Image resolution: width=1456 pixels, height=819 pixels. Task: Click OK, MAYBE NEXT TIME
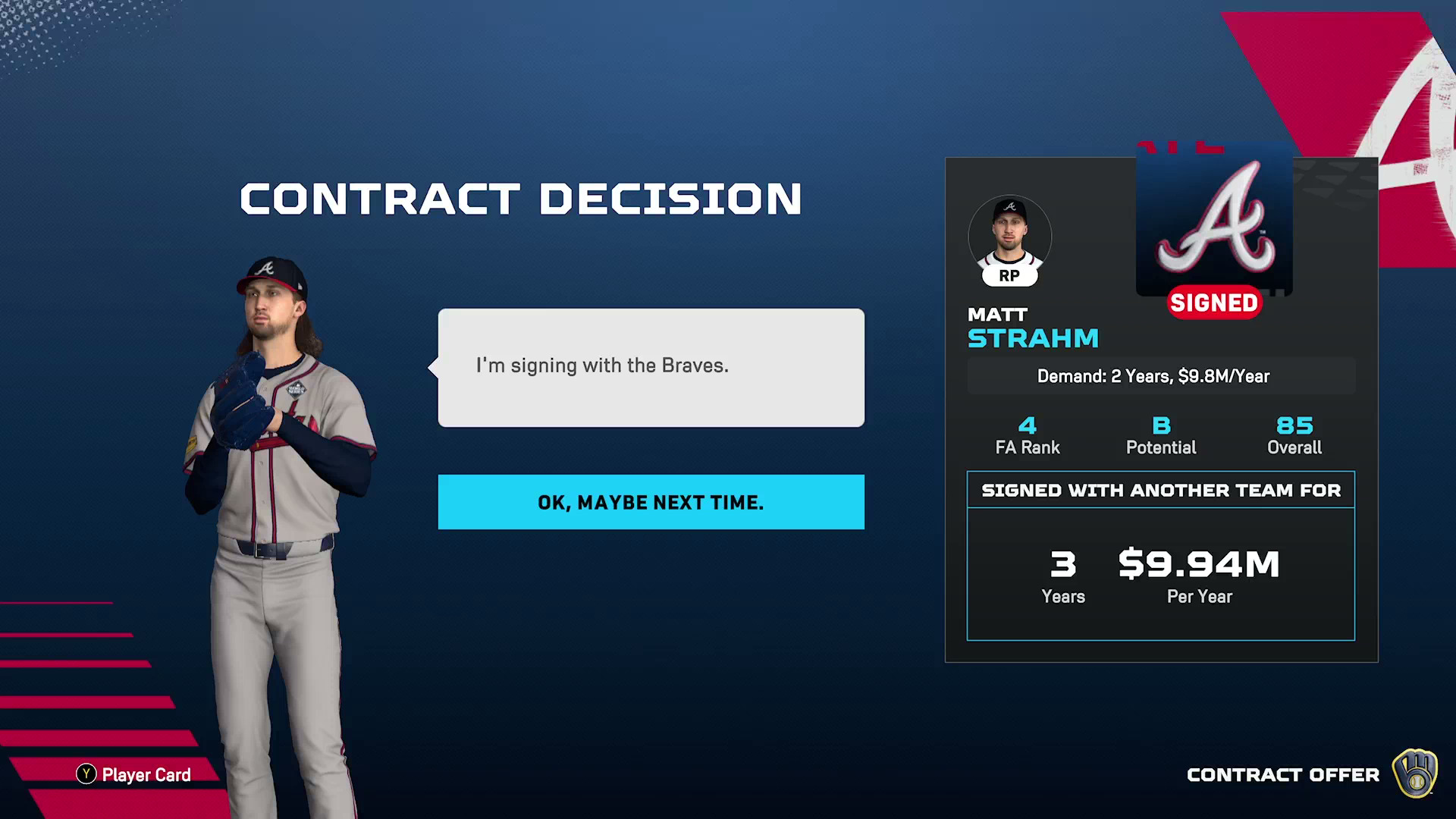(651, 501)
